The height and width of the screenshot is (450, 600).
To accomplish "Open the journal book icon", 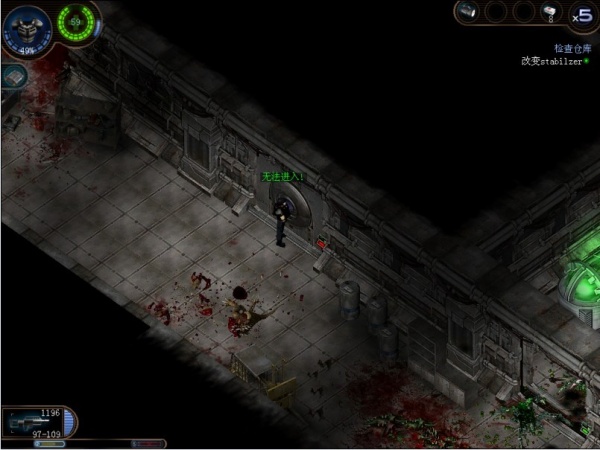I will click(x=13, y=78).
